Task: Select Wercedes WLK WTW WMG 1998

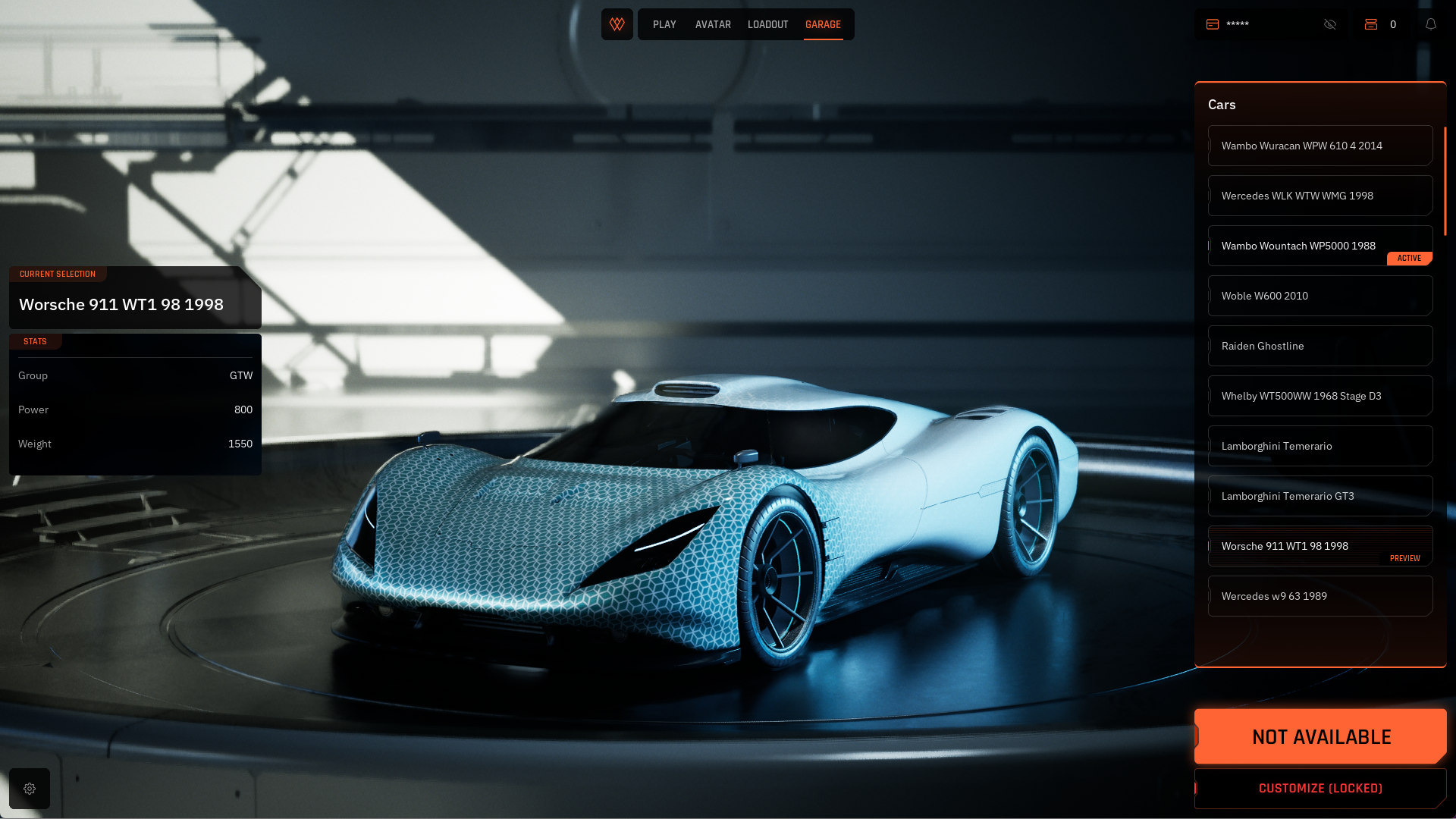Action: pyautogui.click(x=1319, y=196)
